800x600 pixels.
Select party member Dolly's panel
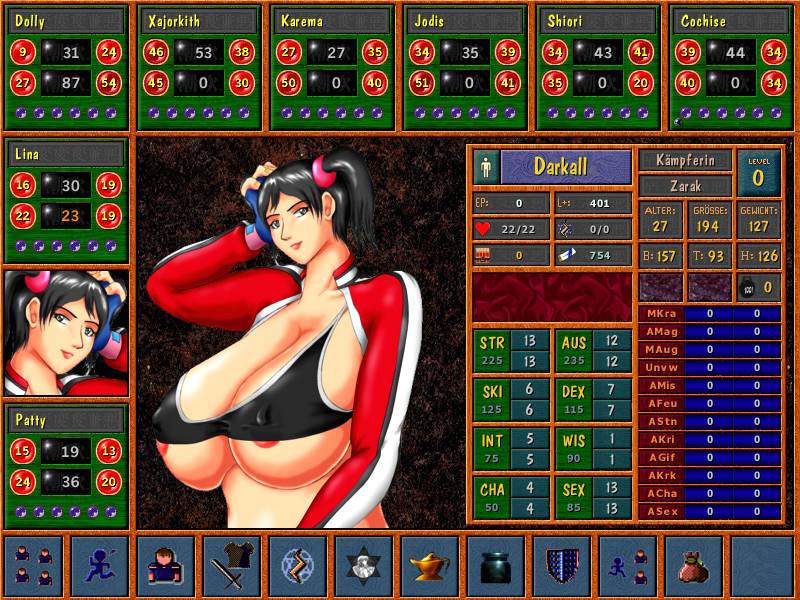(x=67, y=67)
